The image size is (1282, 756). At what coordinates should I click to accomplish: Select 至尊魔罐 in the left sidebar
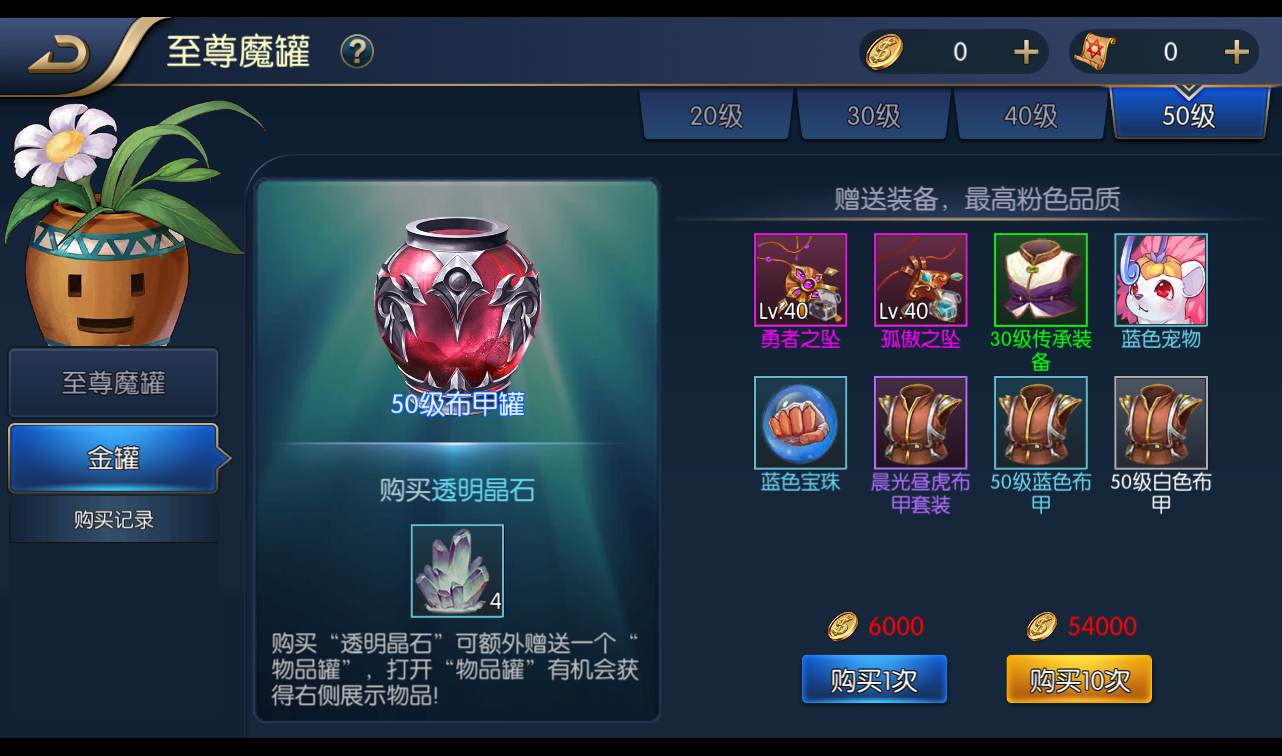coord(113,383)
